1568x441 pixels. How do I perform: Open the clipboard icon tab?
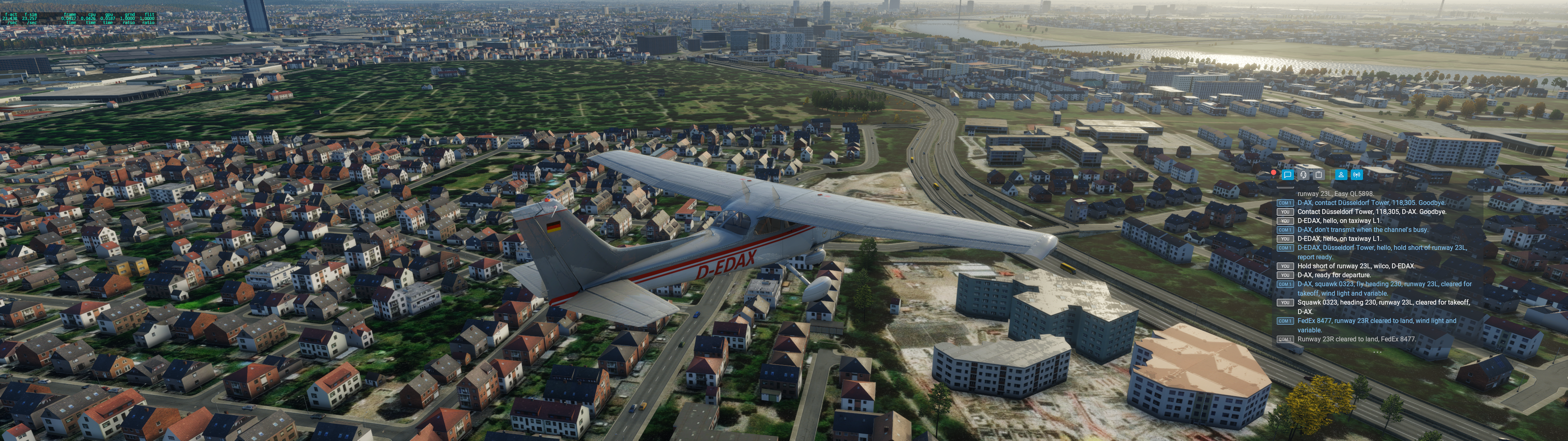click(1319, 175)
